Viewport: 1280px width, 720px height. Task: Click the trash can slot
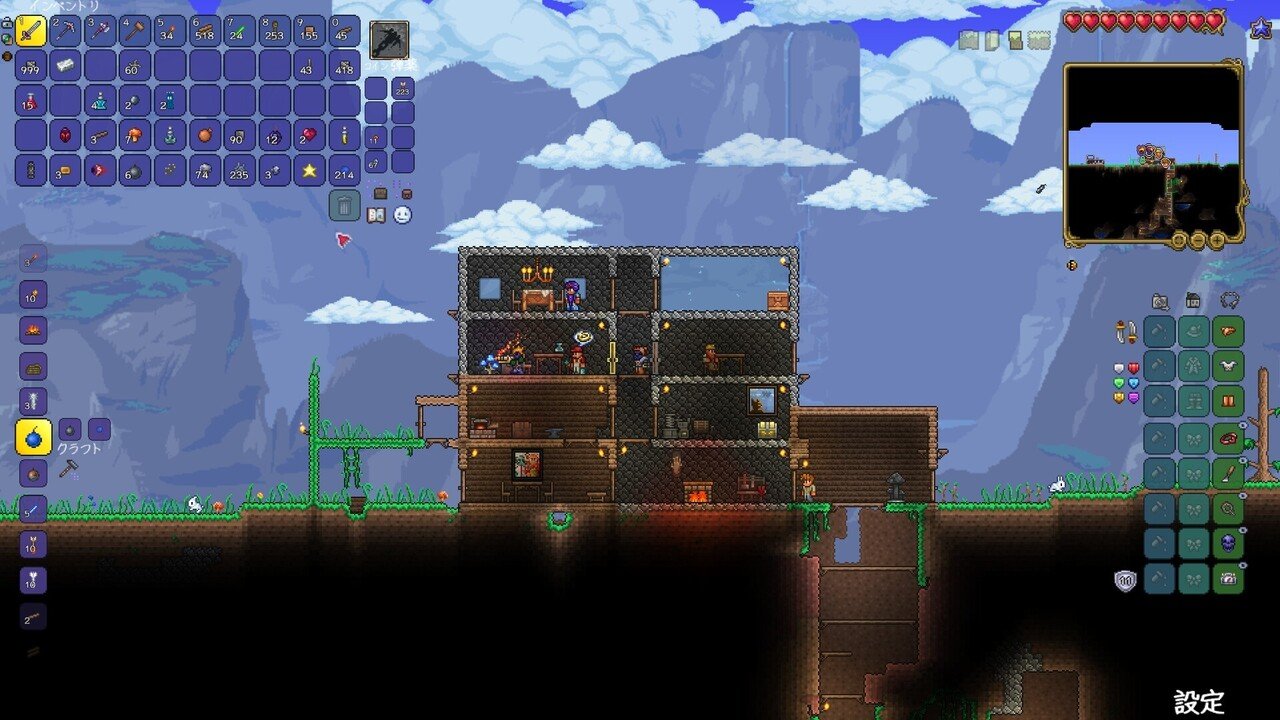pos(344,206)
